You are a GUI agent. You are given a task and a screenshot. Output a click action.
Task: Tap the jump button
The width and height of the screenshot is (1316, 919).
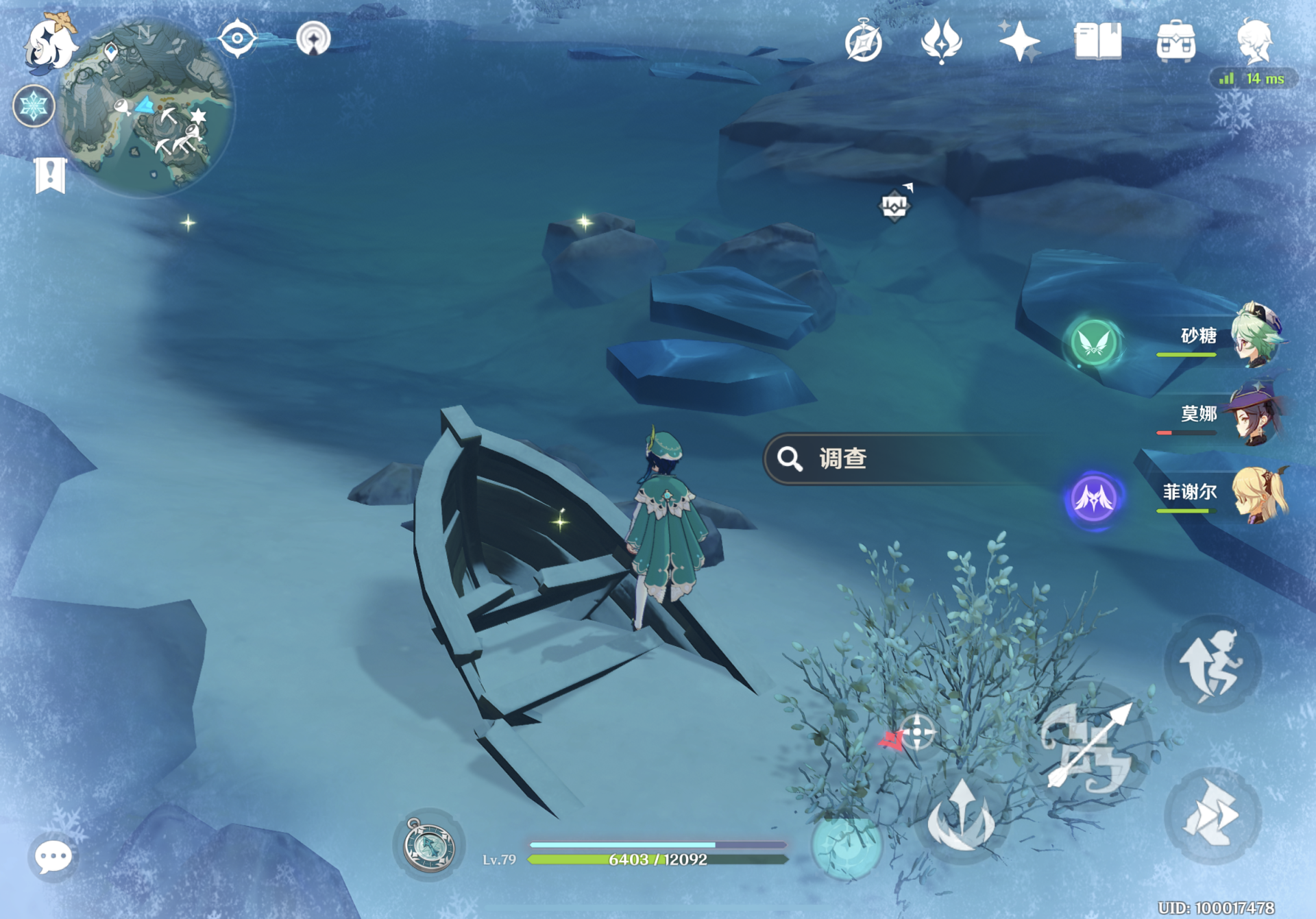click(x=1212, y=665)
